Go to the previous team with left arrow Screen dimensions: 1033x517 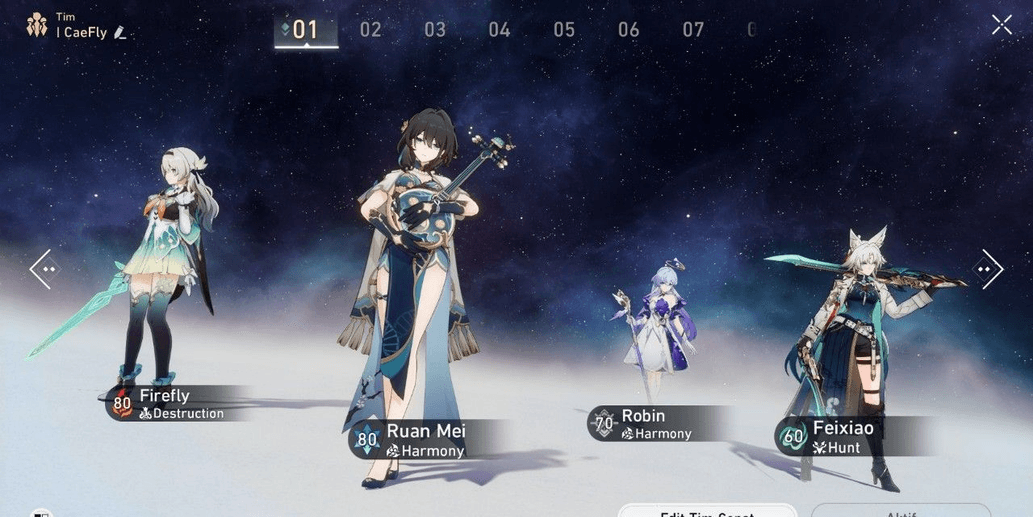tap(44, 269)
